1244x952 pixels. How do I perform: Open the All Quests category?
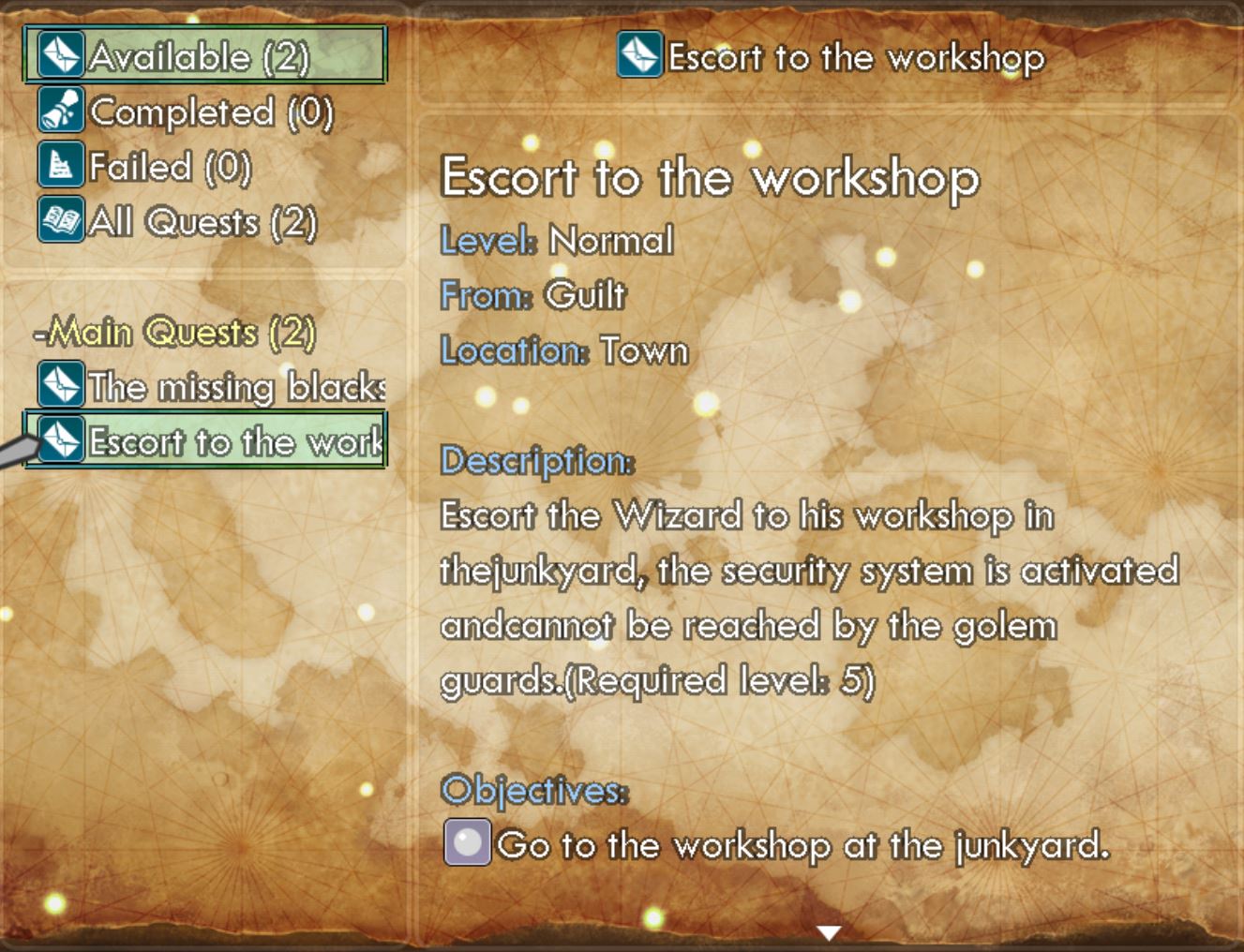click(x=178, y=222)
